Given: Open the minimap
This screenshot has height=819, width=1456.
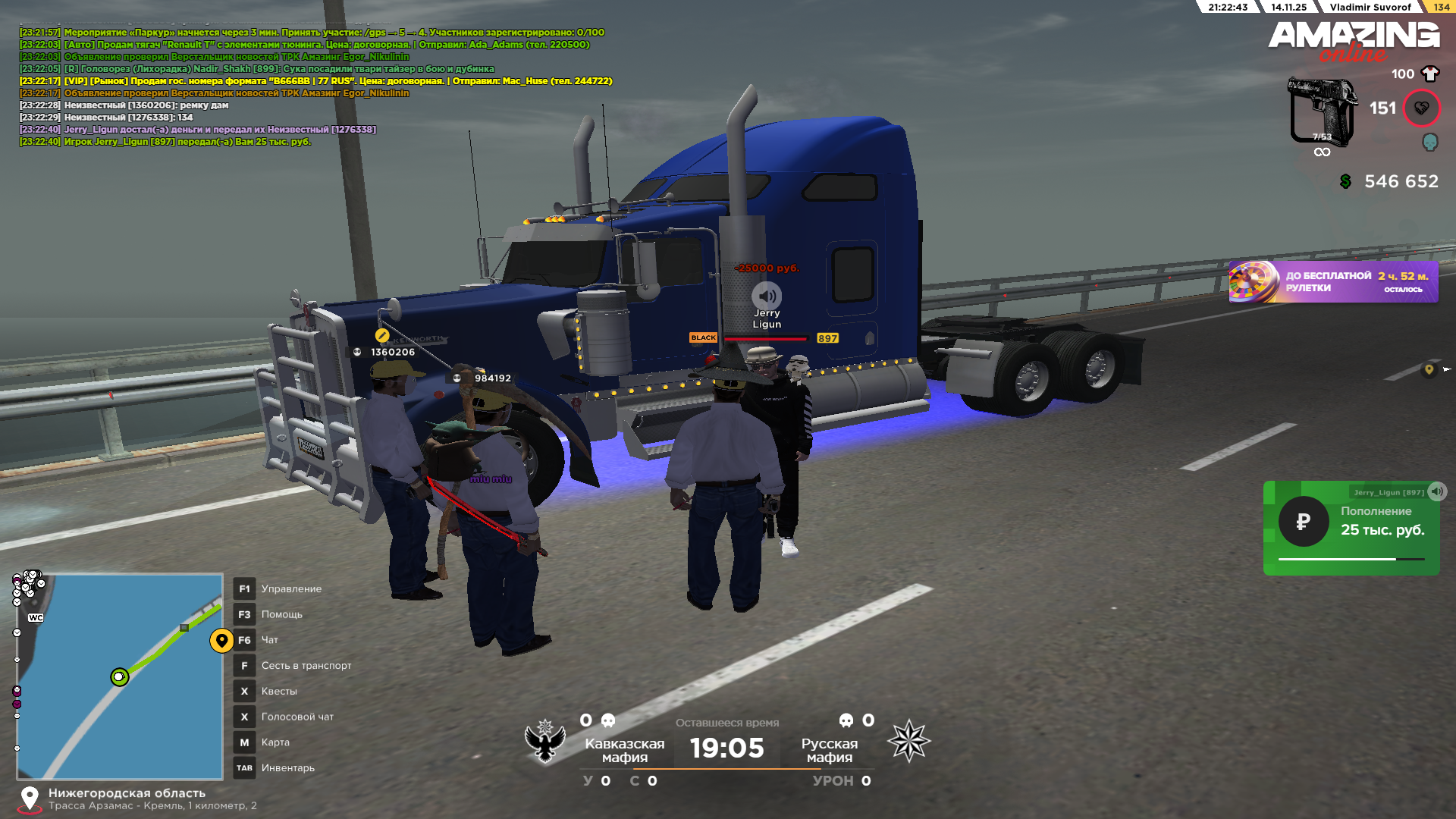Looking at the screenshot, I should 120,676.
